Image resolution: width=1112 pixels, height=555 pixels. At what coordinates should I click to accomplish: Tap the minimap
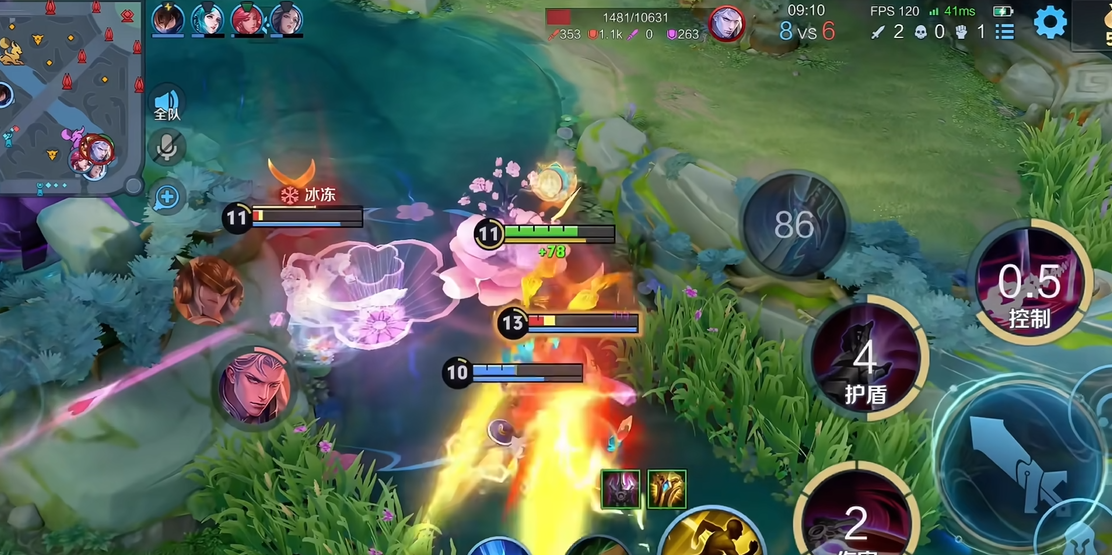coord(68,95)
